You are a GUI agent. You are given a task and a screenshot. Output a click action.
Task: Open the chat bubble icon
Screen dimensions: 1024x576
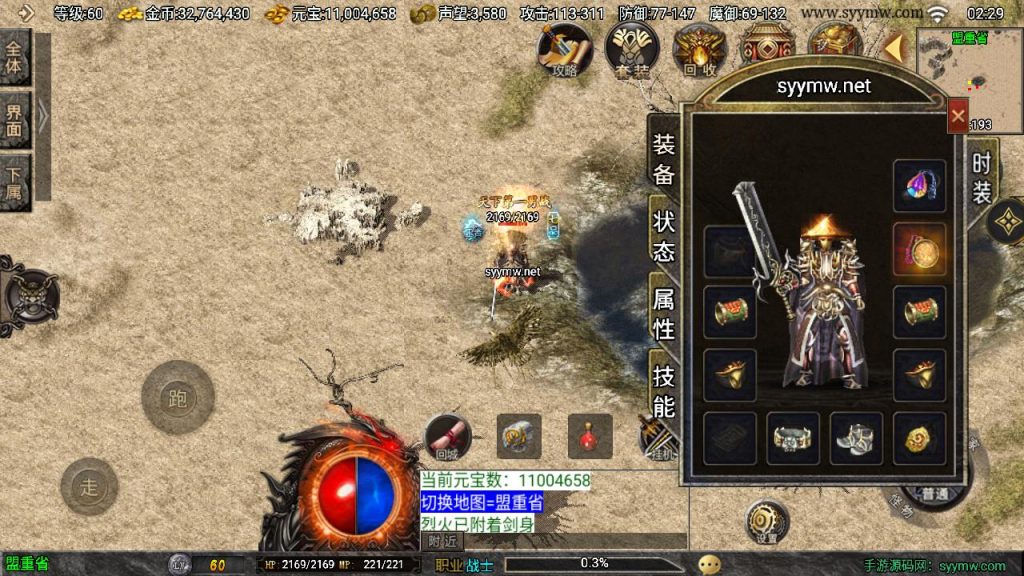(711, 564)
